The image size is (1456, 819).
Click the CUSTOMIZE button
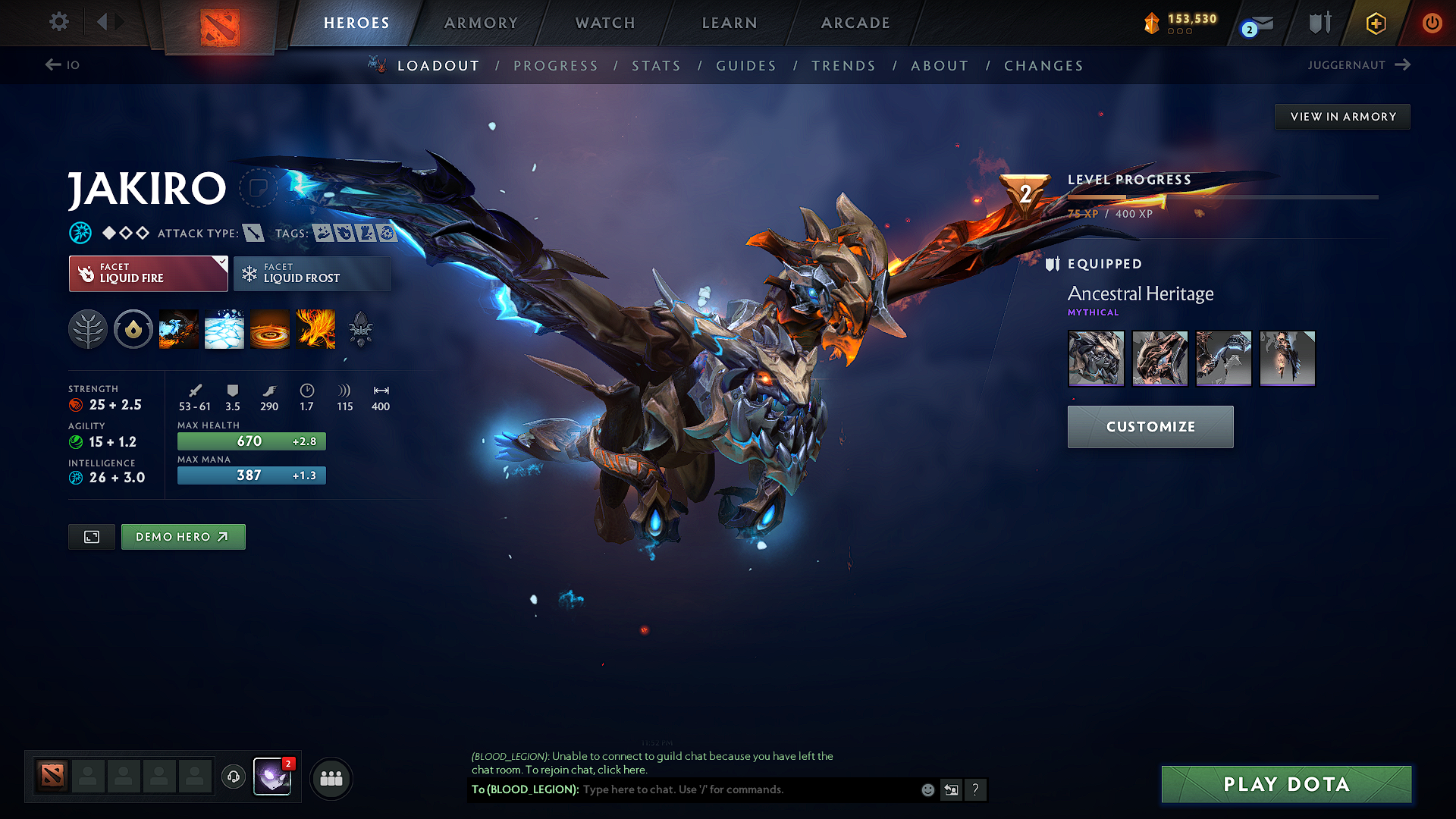click(x=1150, y=426)
